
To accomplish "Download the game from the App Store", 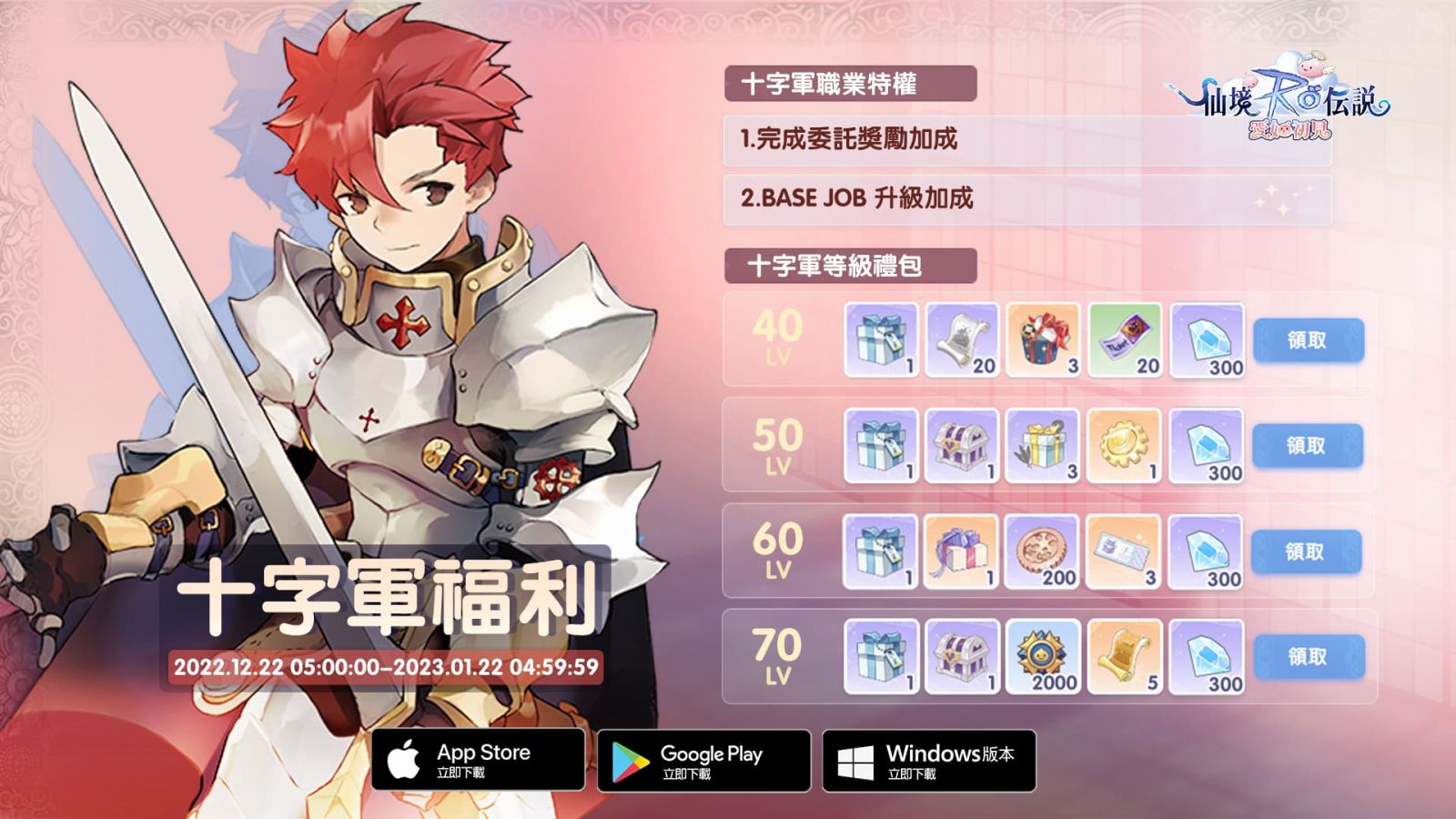I will point(478,760).
